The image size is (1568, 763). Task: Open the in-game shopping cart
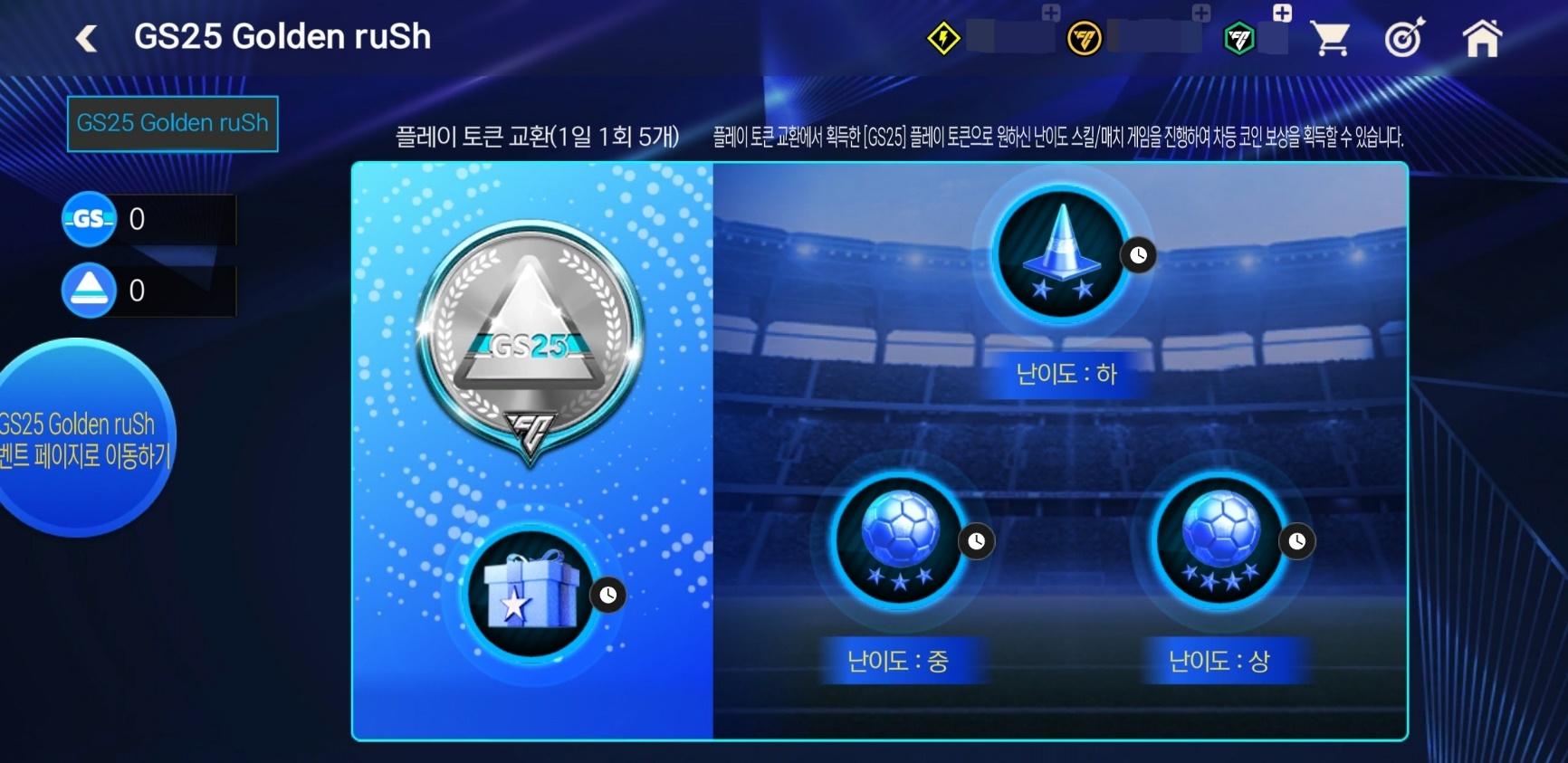tap(1330, 37)
